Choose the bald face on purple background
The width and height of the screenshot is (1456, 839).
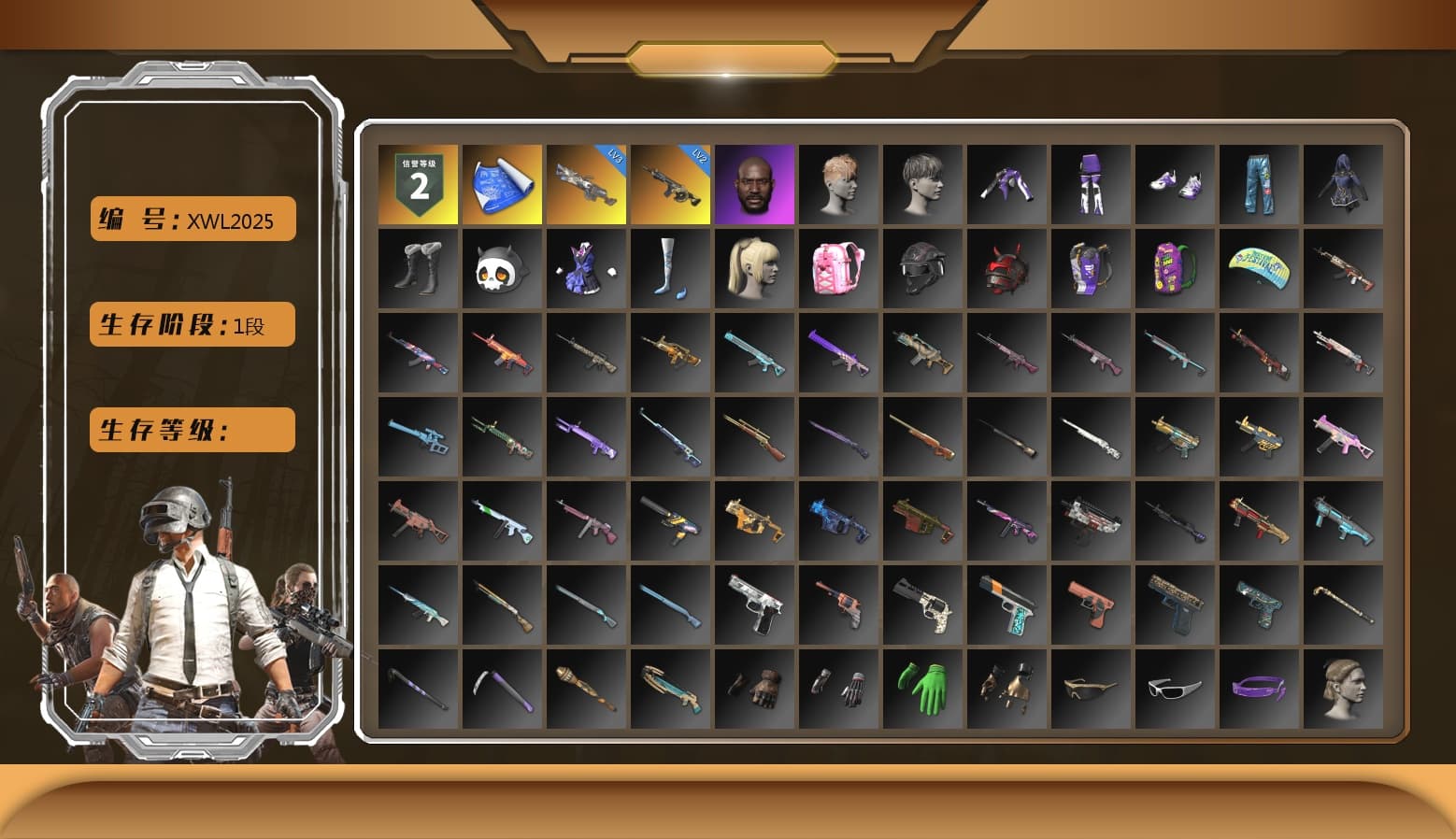(x=754, y=184)
